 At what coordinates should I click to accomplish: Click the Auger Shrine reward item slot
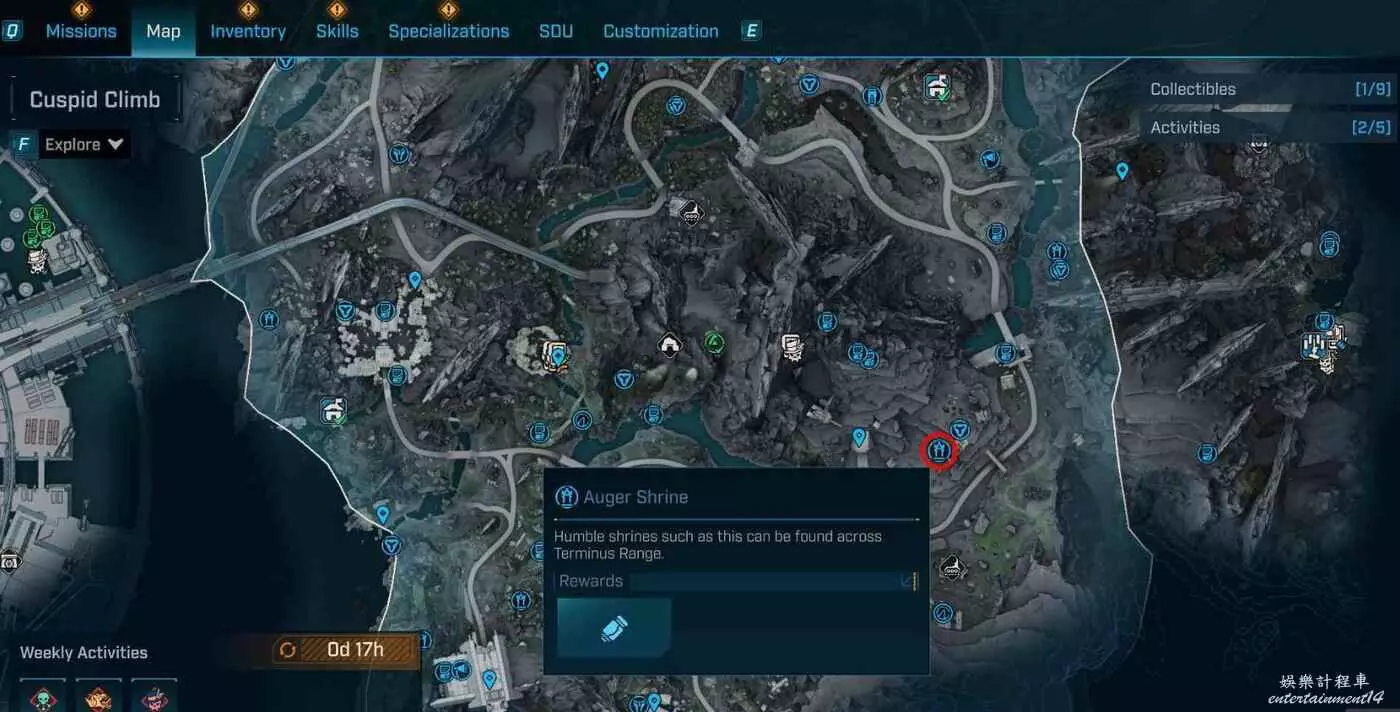[x=614, y=628]
